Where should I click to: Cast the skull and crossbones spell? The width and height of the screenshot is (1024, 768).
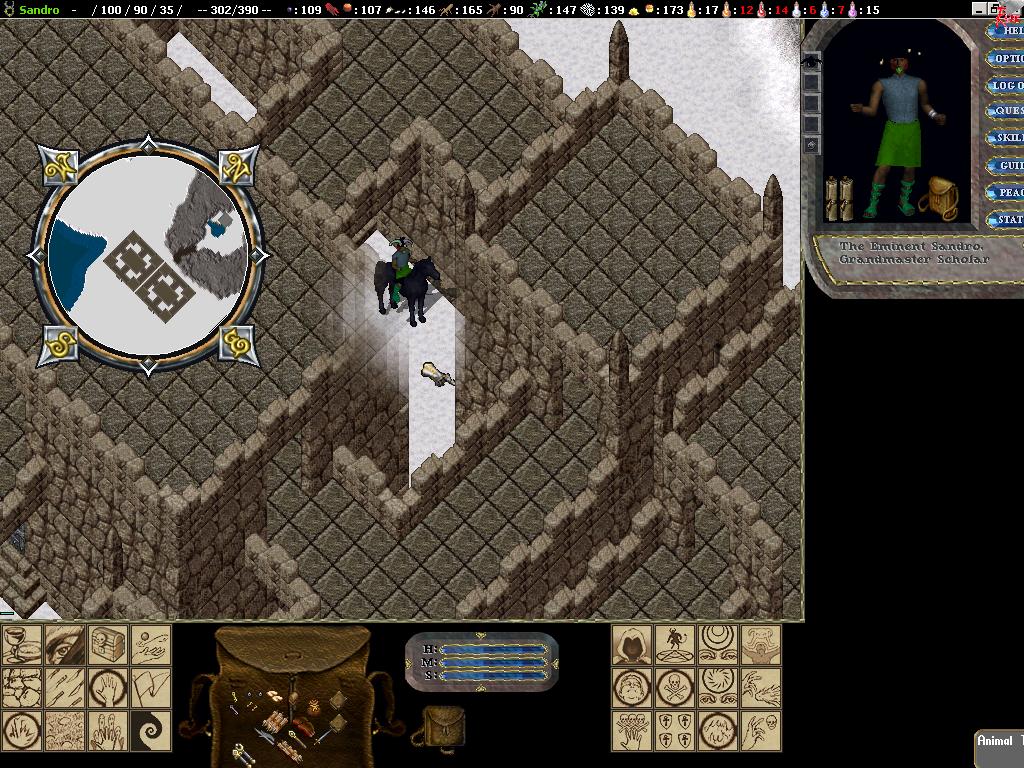(x=675, y=688)
